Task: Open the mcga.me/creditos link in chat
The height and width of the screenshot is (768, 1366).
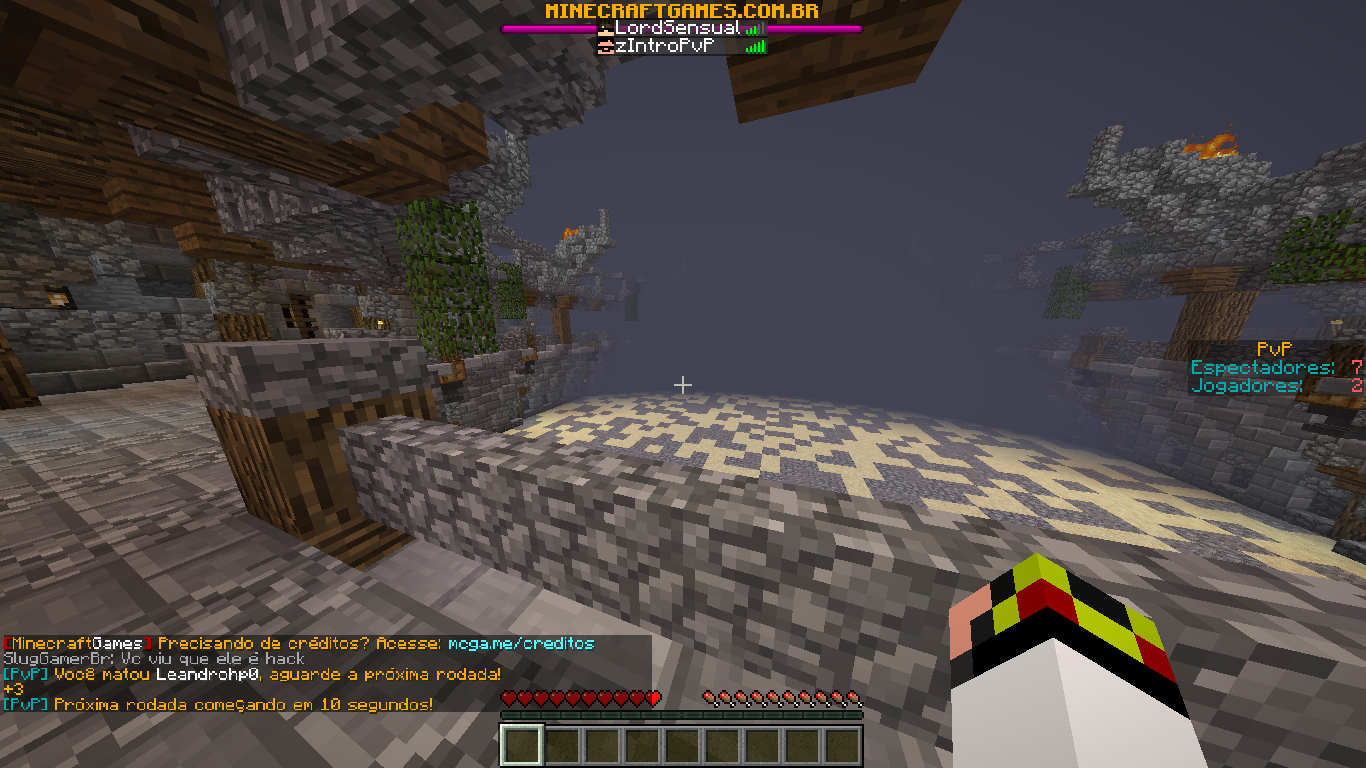Action: tap(520, 644)
